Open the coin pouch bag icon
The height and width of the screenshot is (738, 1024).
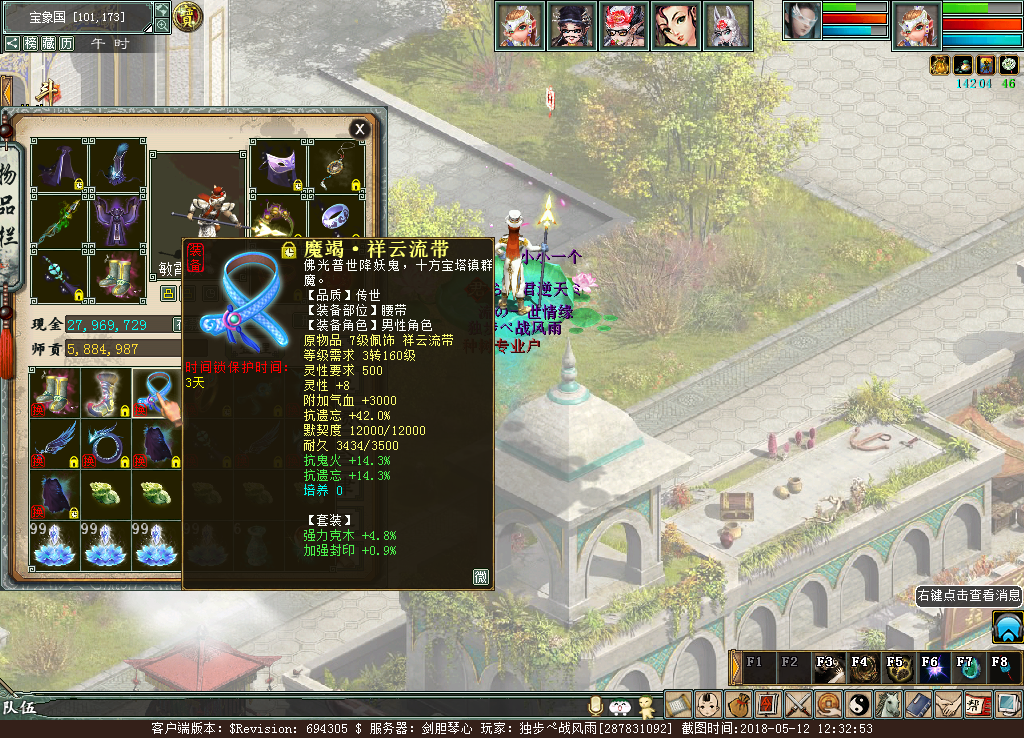(x=738, y=704)
